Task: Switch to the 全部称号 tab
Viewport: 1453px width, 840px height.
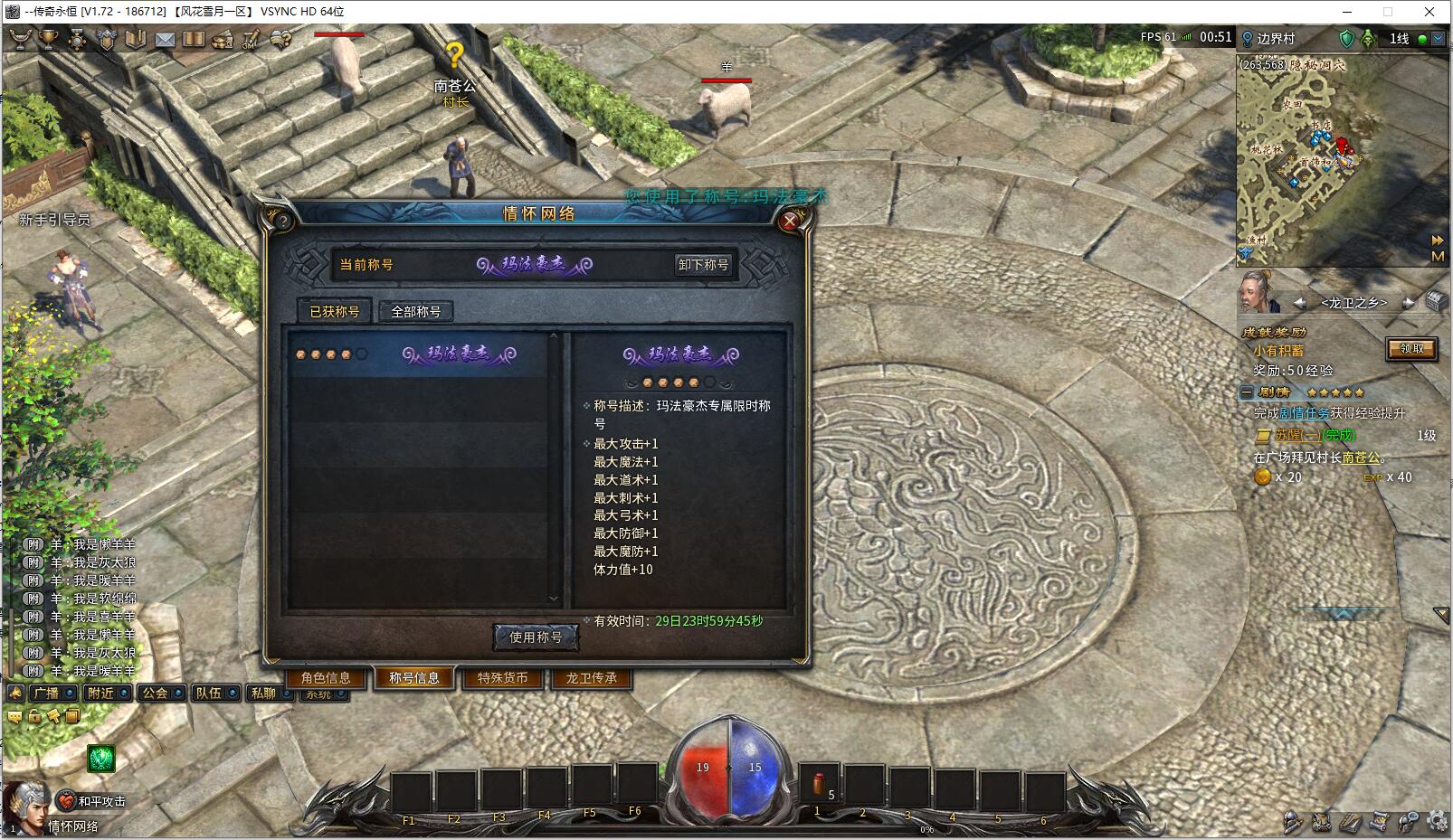Action: (x=415, y=312)
